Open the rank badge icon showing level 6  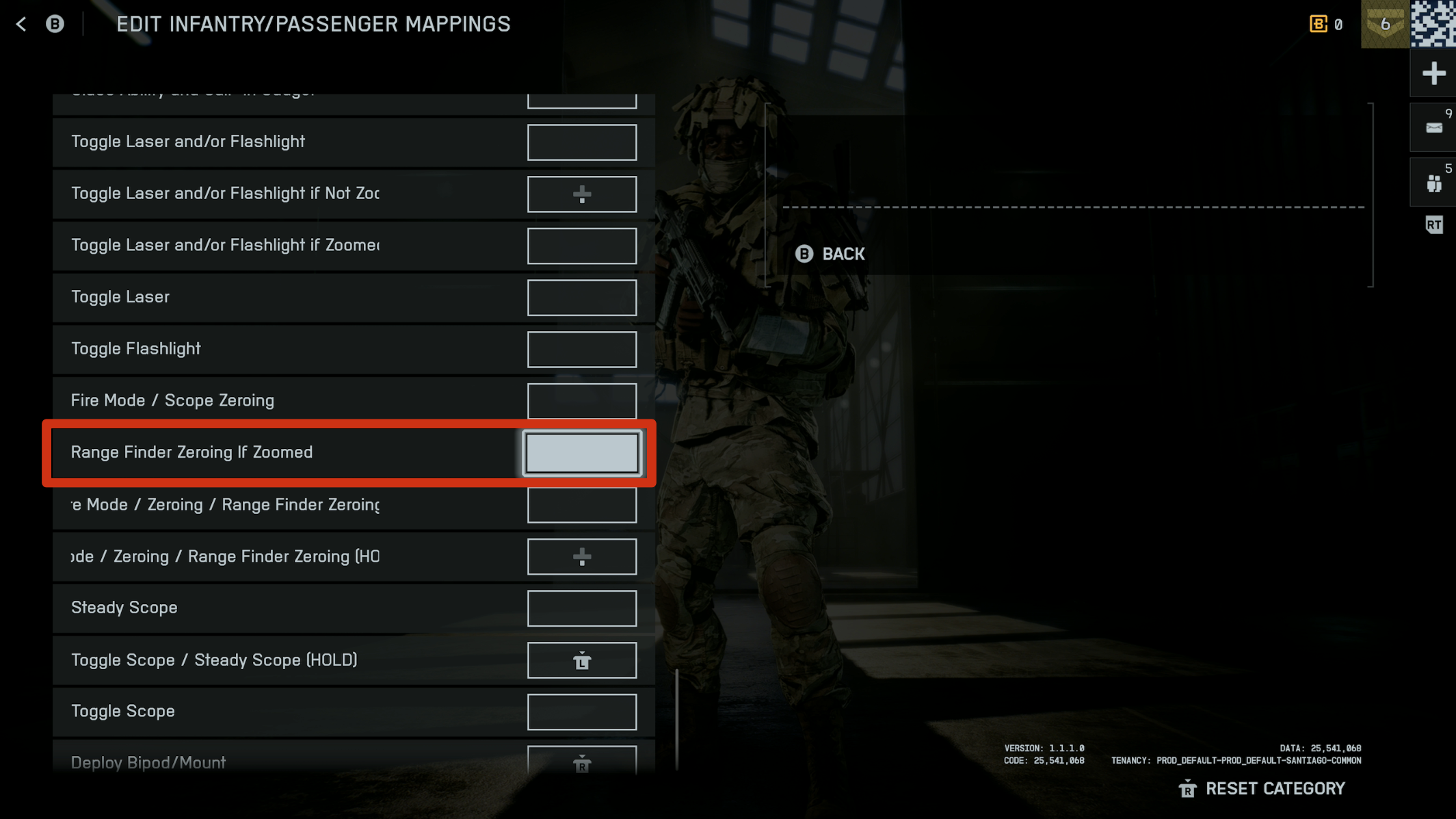[1384, 24]
